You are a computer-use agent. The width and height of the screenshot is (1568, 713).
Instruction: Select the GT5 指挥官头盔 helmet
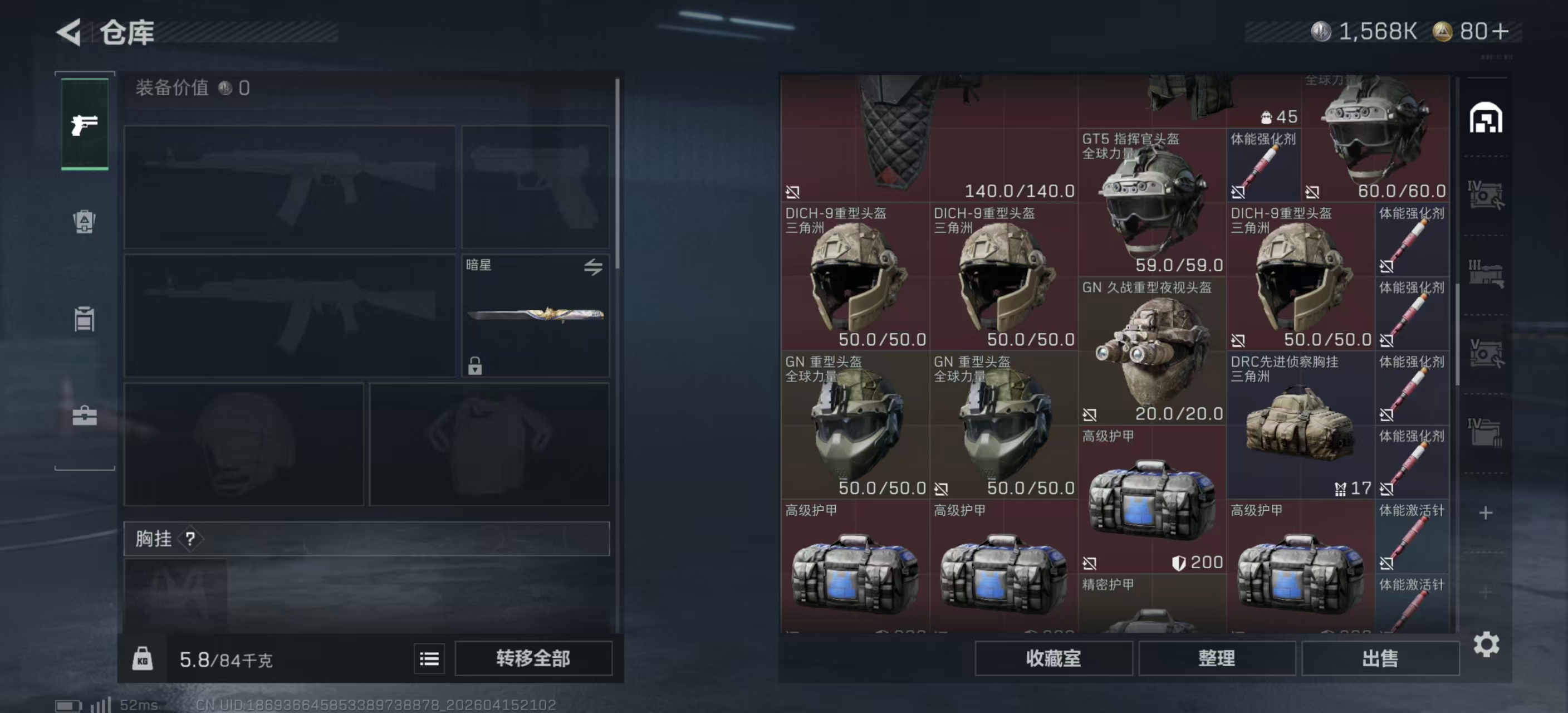pos(1151,202)
